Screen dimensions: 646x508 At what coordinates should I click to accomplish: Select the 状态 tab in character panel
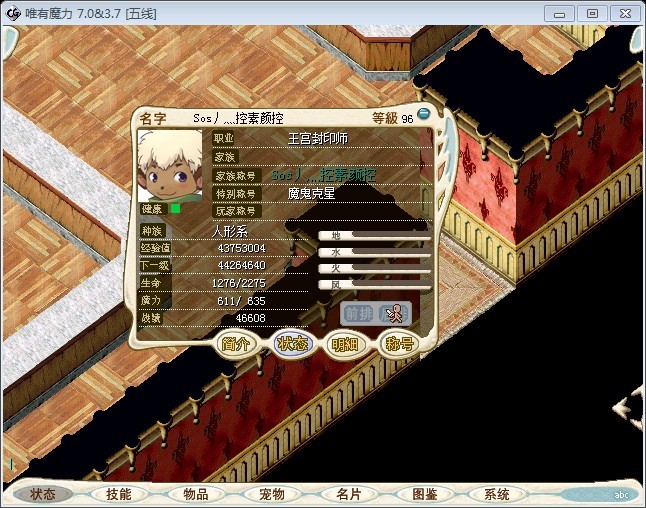tap(292, 344)
